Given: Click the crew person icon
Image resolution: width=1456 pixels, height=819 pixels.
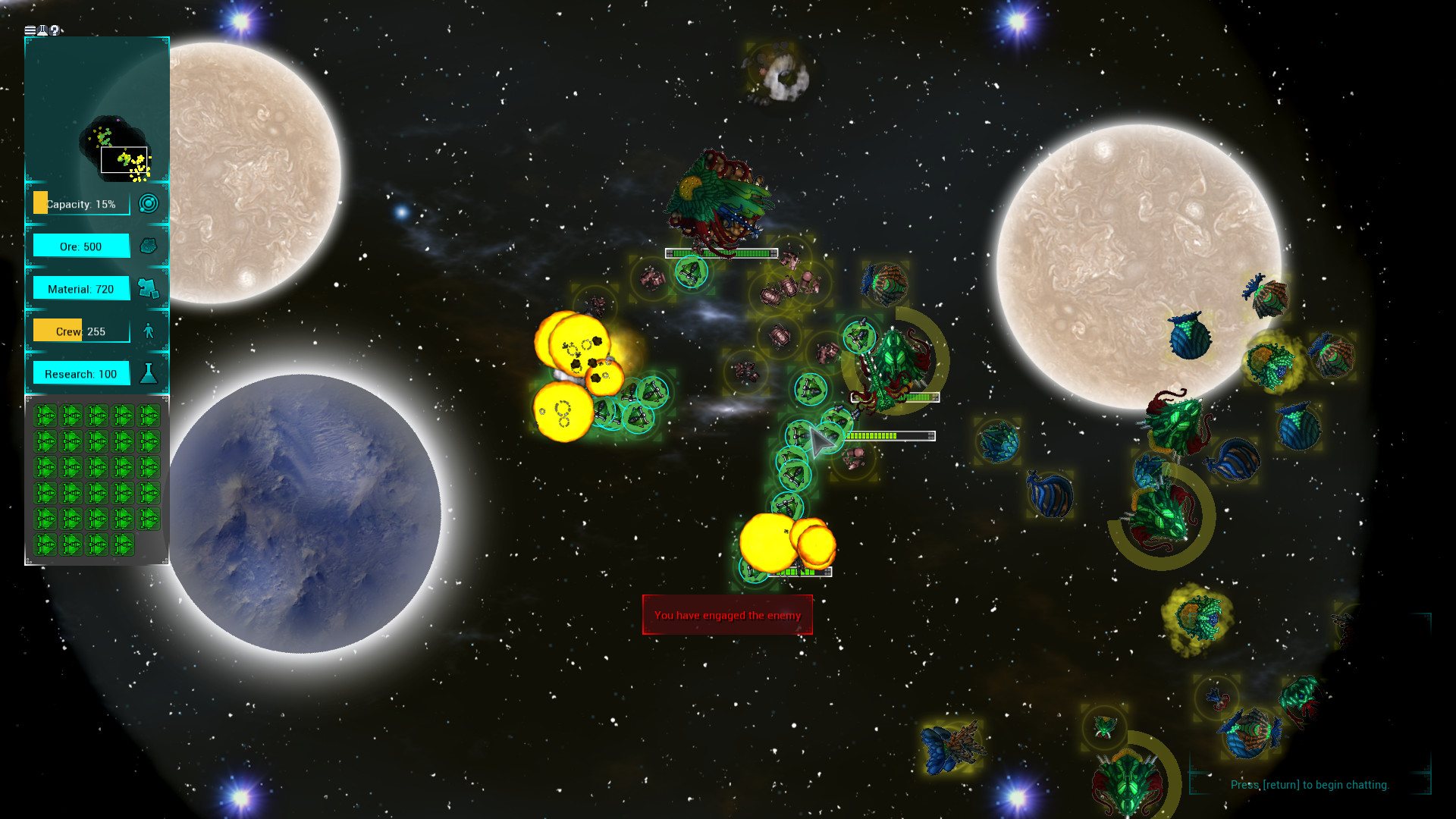Looking at the screenshot, I should coord(149,331).
